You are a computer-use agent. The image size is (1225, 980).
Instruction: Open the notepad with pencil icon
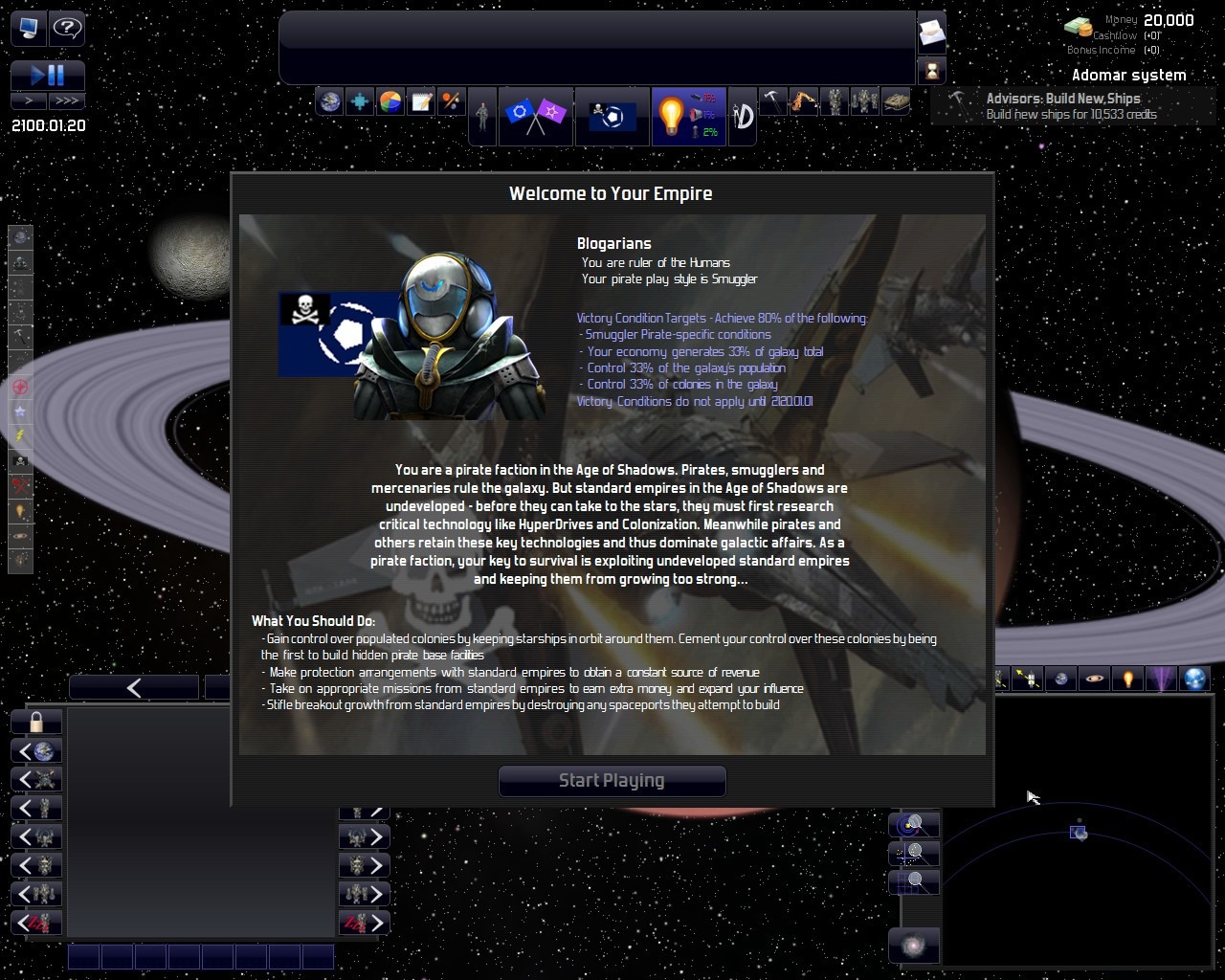pyautogui.click(x=421, y=101)
